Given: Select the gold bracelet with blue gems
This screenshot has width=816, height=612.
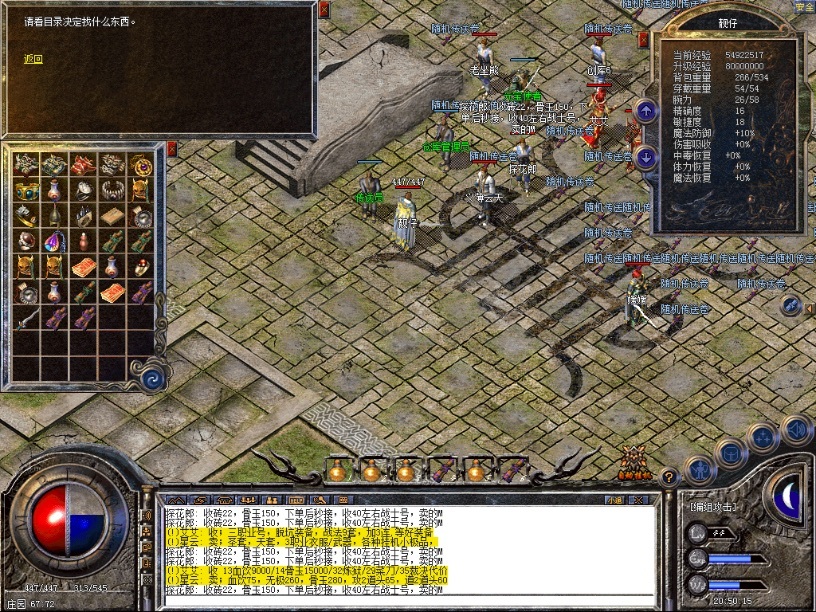Looking at the screenshot, I should 26,189.
